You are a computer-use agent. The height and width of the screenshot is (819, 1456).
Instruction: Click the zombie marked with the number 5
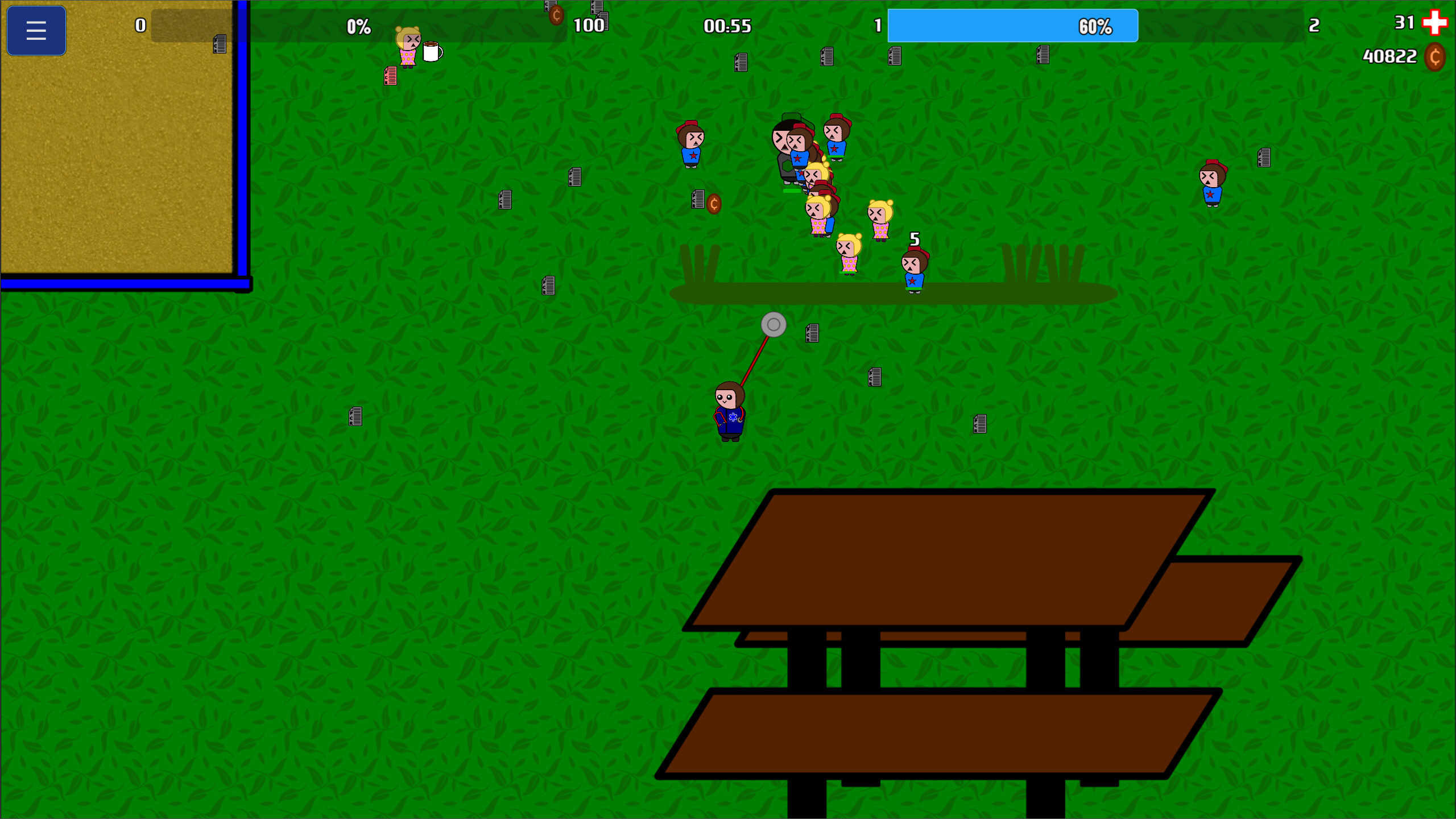pyautogui.click(x=914, y=267)
